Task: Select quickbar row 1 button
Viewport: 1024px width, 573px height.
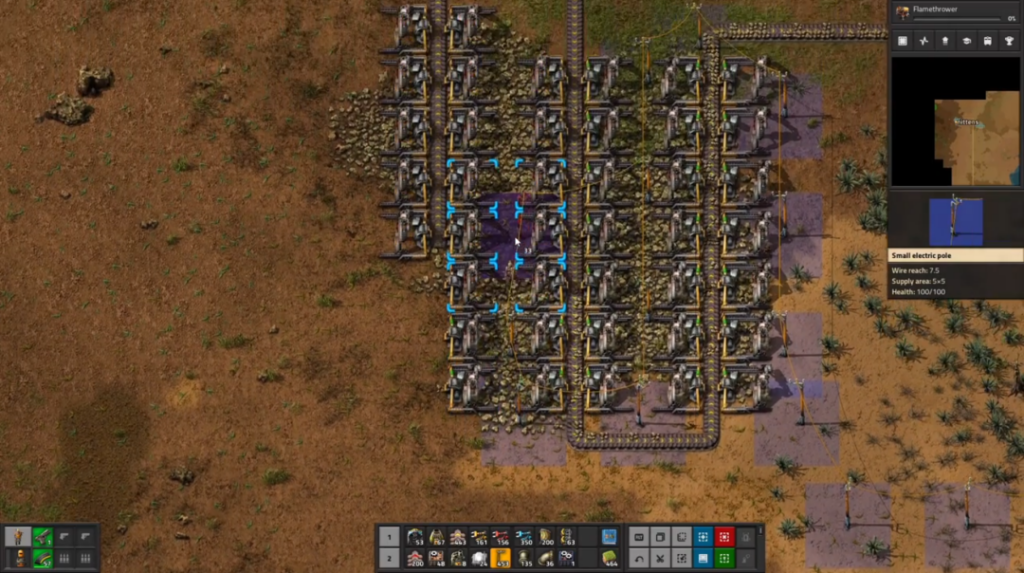Action: click(390, 536)
